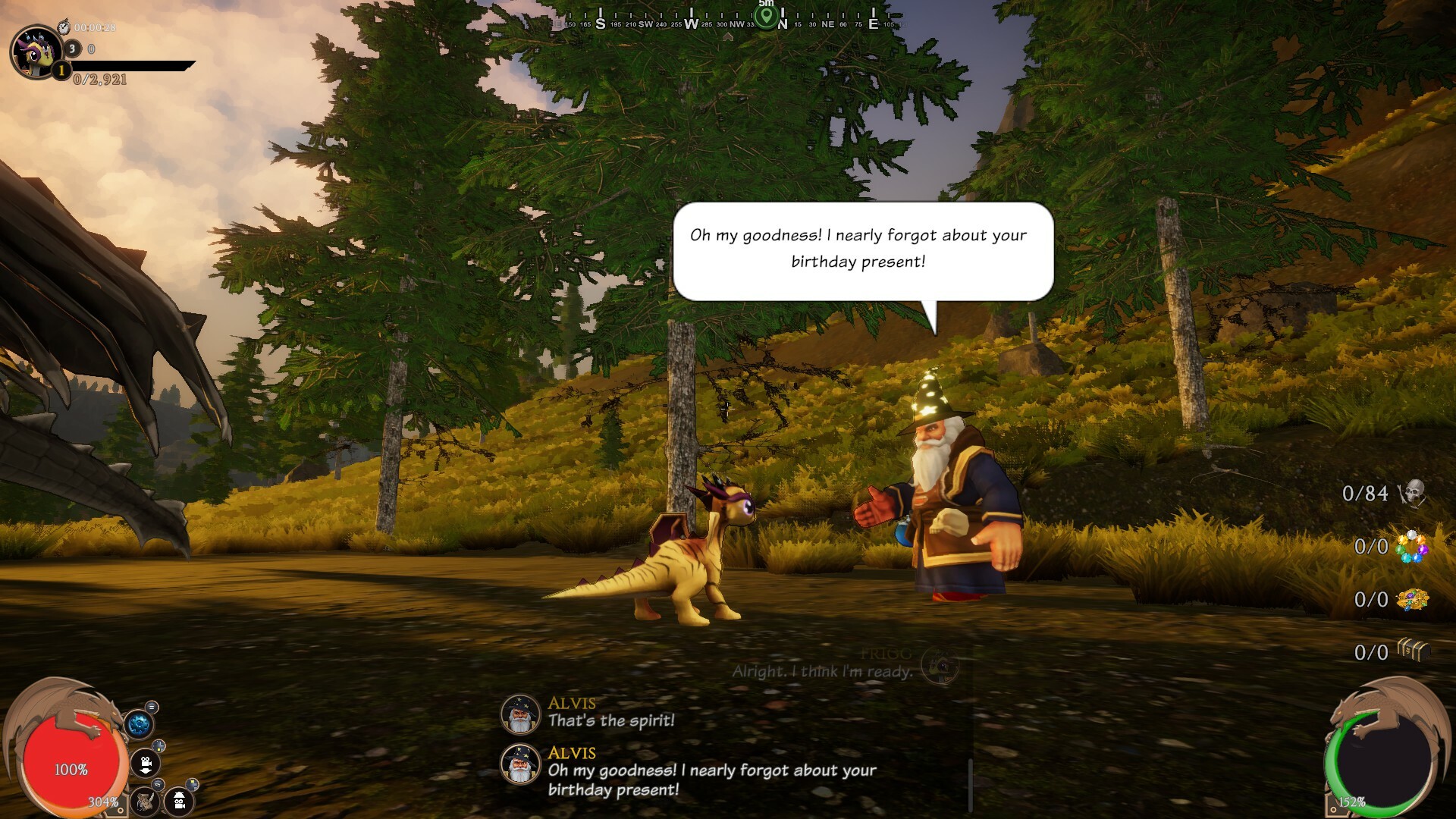Toggle the keybind badge above the camera icon

(158, 746)
